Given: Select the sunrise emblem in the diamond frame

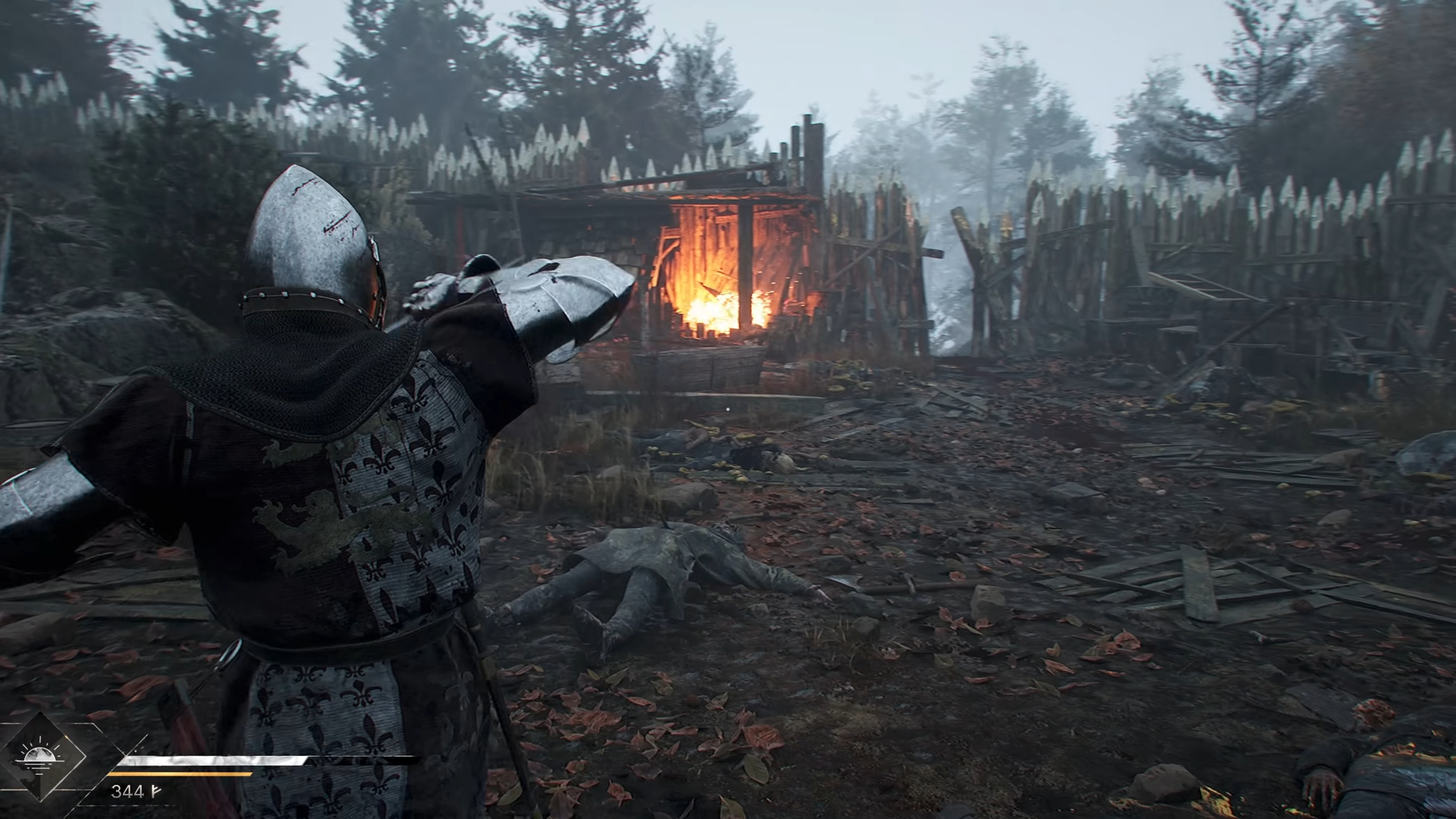Looking at the screenshot, I should (39, 756).
